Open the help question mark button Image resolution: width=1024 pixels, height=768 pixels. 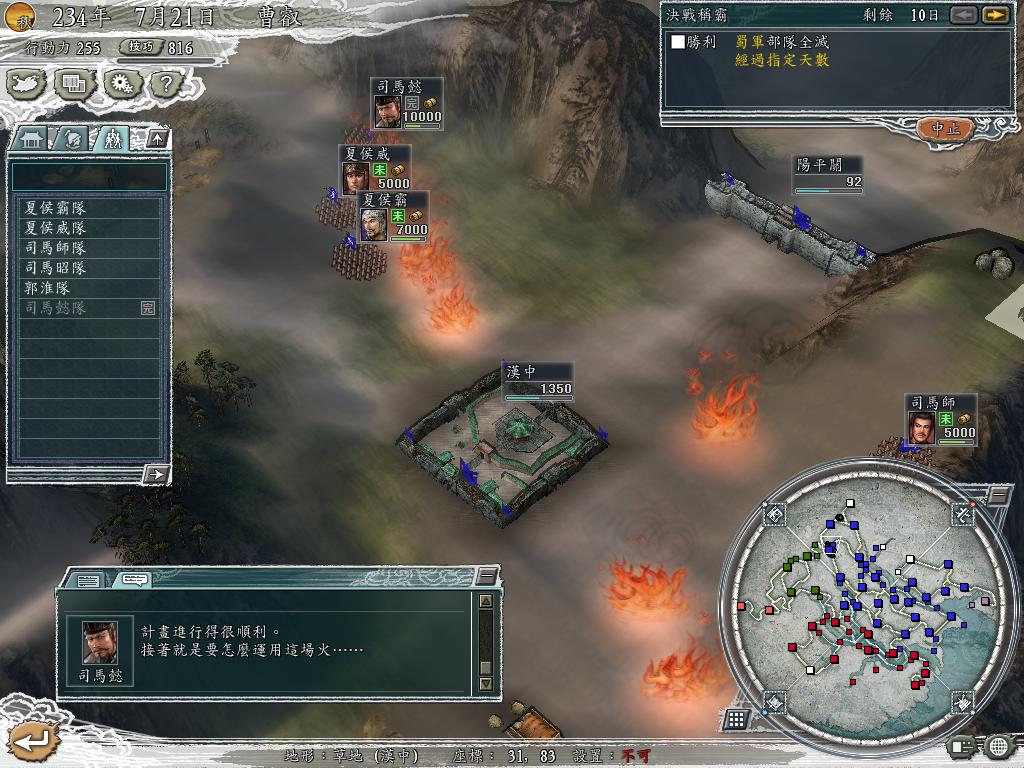point(165,85)
